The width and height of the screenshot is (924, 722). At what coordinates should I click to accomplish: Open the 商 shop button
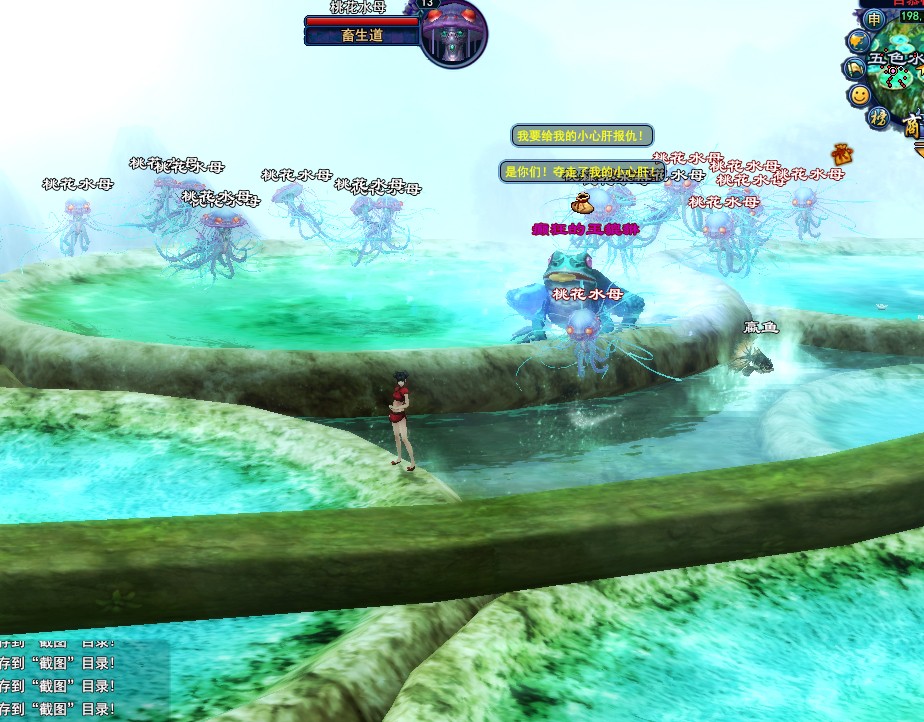click(x=912, y=127)
